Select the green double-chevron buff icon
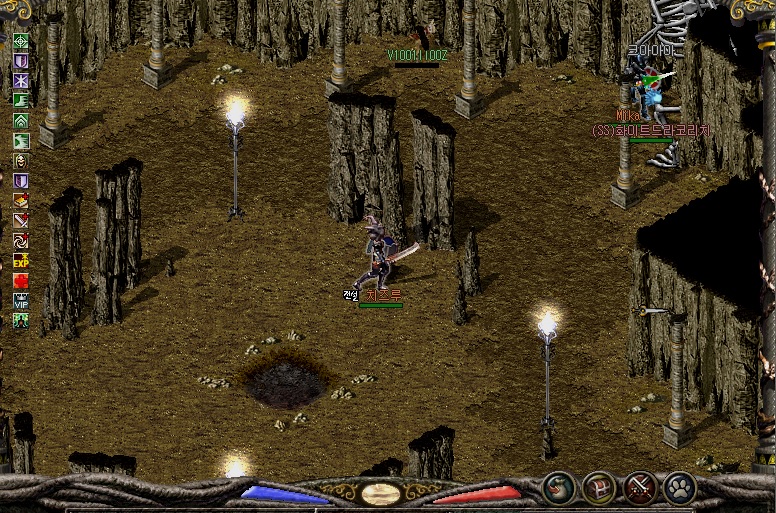The height and width of the screenshot is (513, 776). [20, 121]
